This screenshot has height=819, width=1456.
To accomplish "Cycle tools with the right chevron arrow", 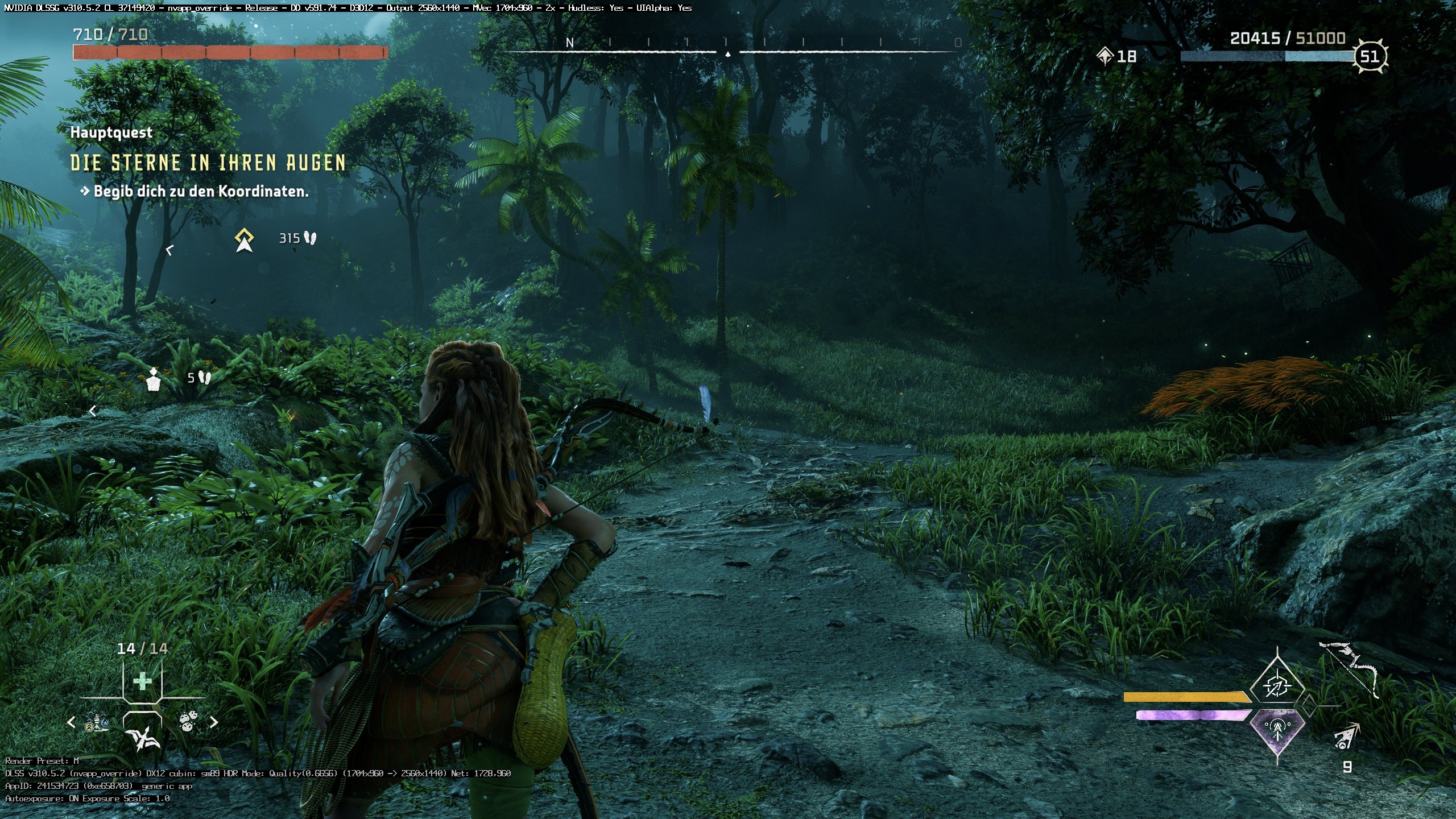I will pos(214,722).
